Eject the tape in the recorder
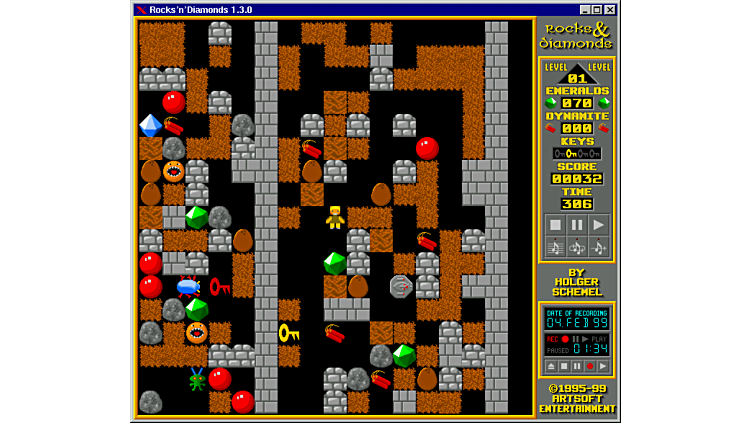Image resolution: width=752 pixels, height=423 pixels. [x=550, y=366]
